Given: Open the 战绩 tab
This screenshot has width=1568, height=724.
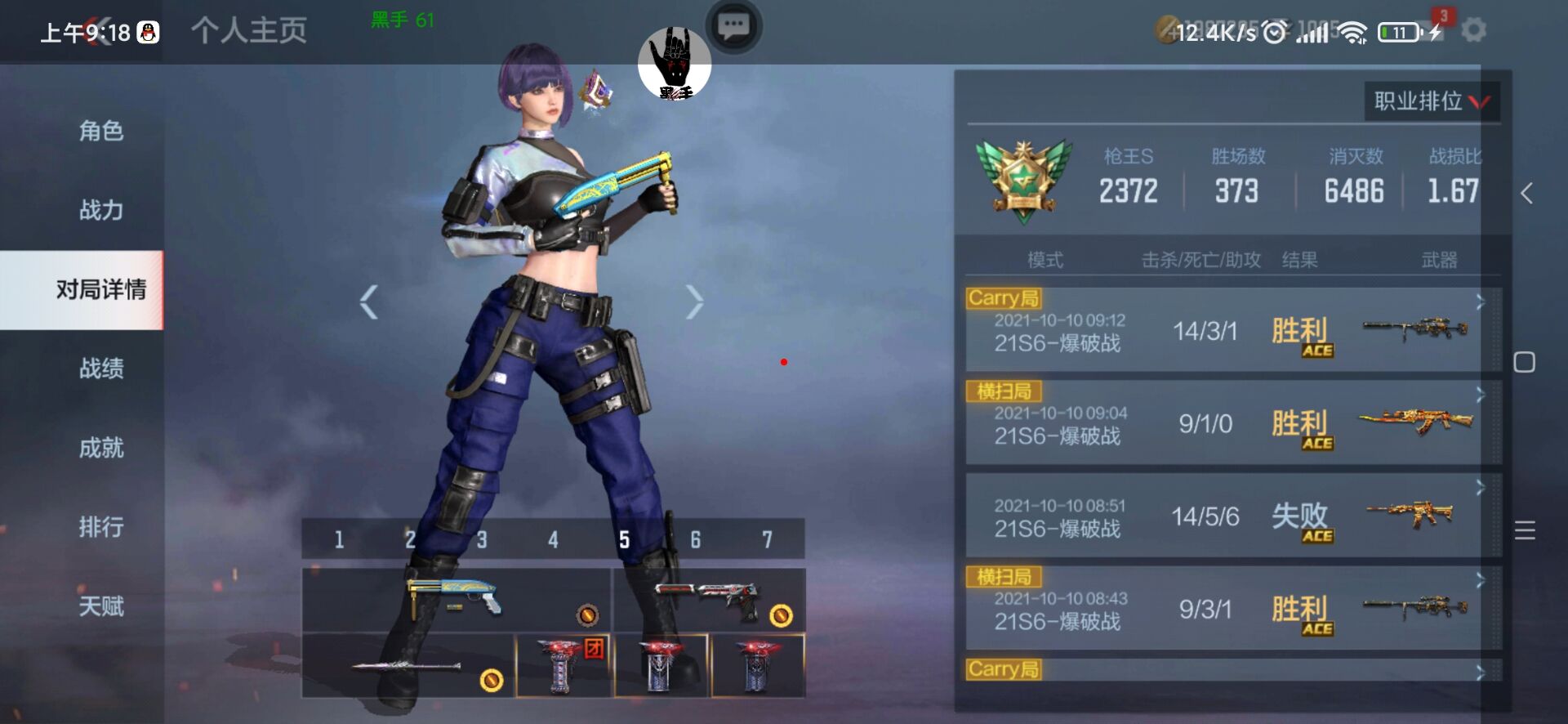Looking at the screenshot, I should tap(100, 369).
